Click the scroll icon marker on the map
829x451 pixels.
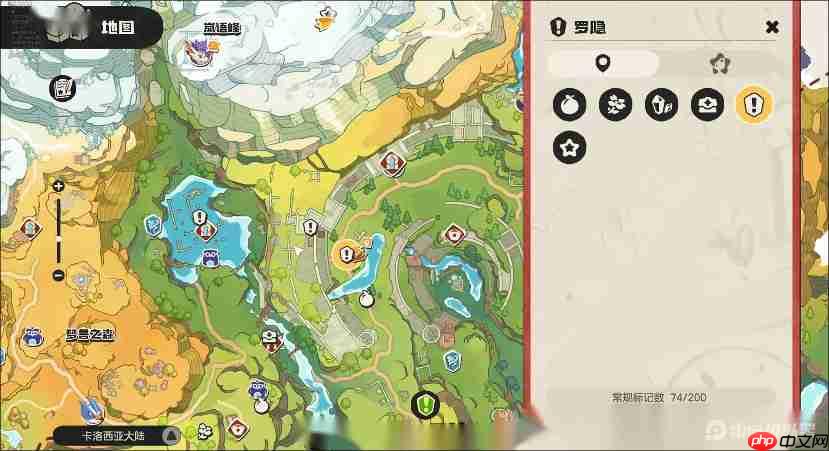tap(63, 88)
